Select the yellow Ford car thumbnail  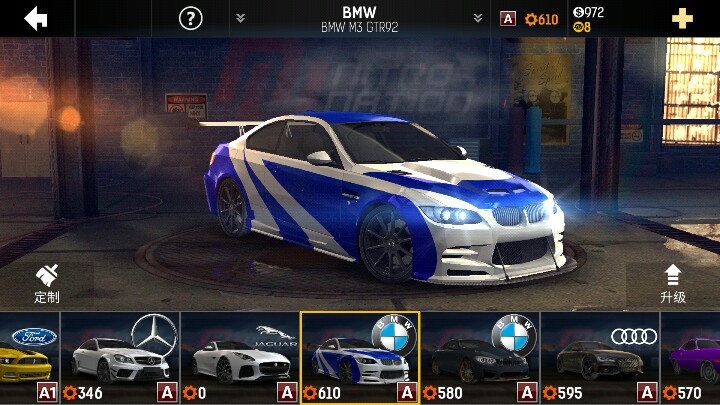pyautogui.click(x=29, y=357)
